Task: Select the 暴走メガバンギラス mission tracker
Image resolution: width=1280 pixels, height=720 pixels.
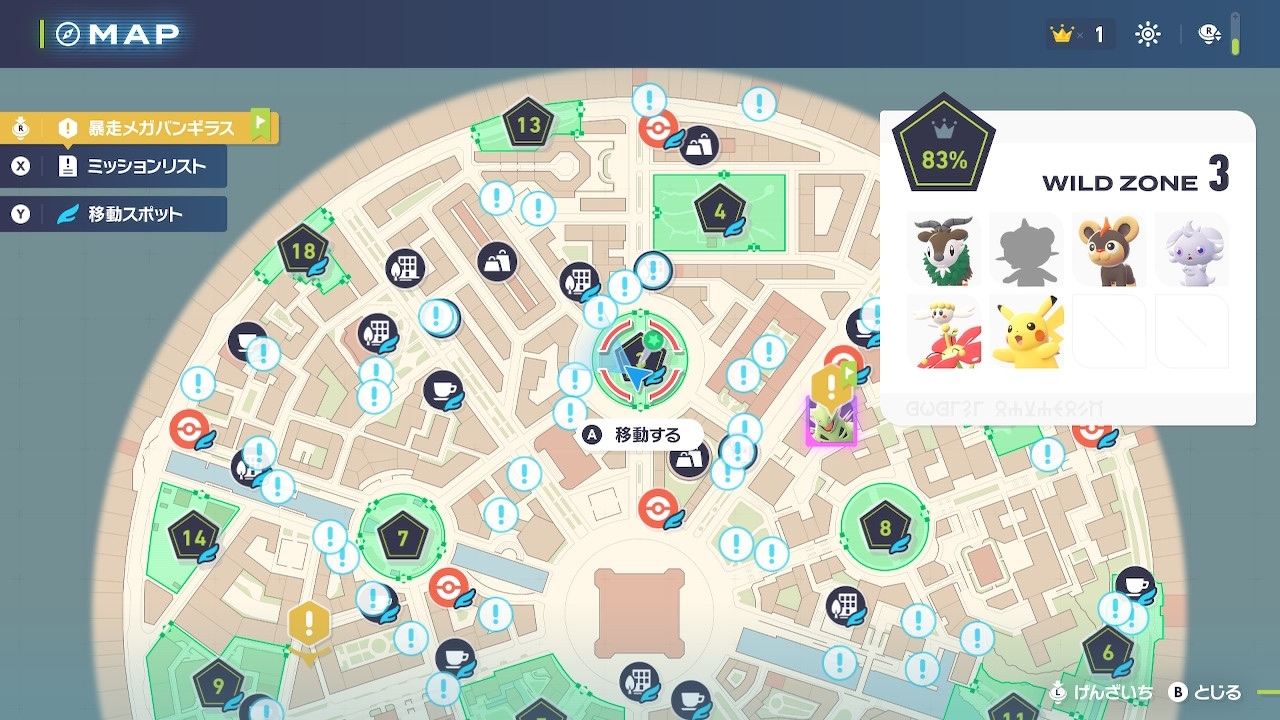Action: tap(160, 128)
